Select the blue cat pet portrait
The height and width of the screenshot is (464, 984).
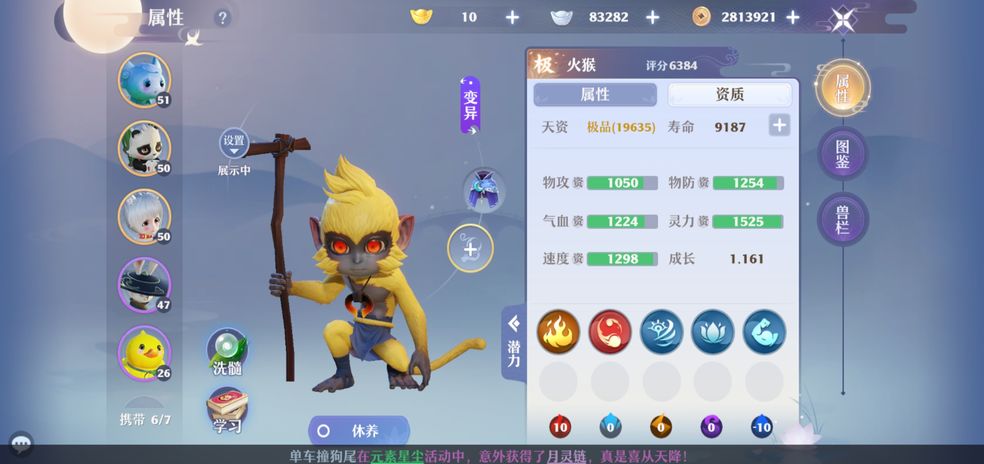[144, 79]
